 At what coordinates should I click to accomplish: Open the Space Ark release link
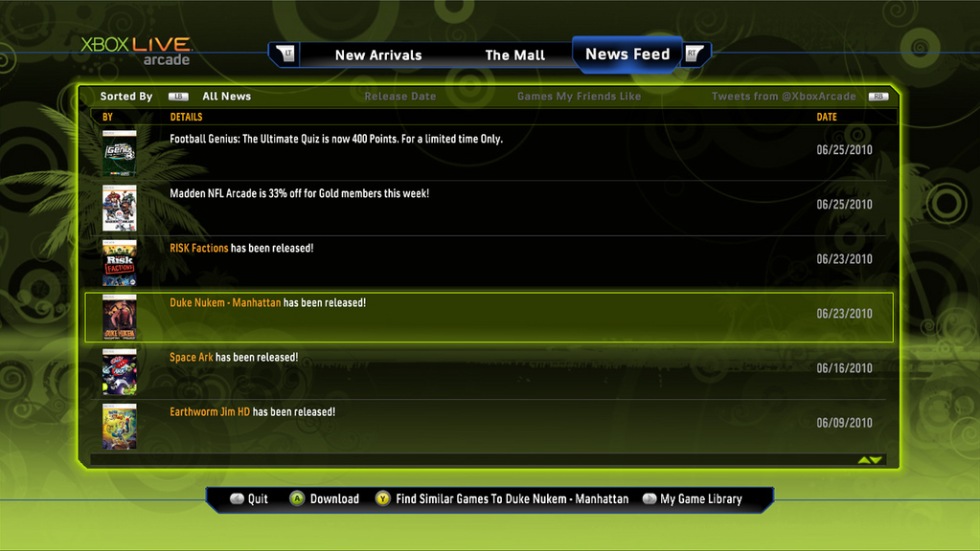click(x=191, y=357)
